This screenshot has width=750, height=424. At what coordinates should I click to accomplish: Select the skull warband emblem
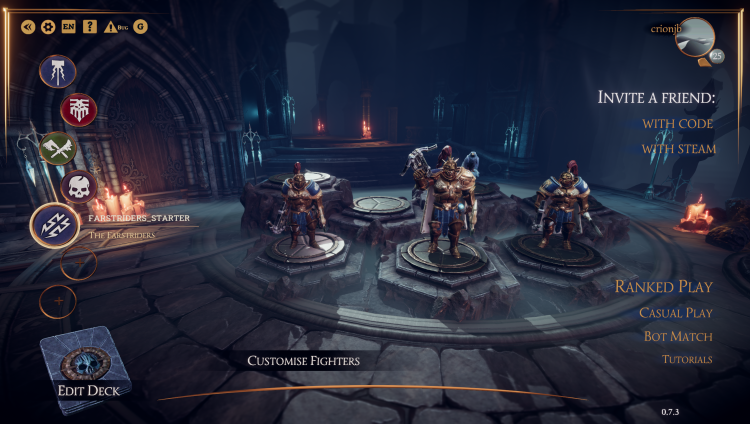(x=77, y=186)
